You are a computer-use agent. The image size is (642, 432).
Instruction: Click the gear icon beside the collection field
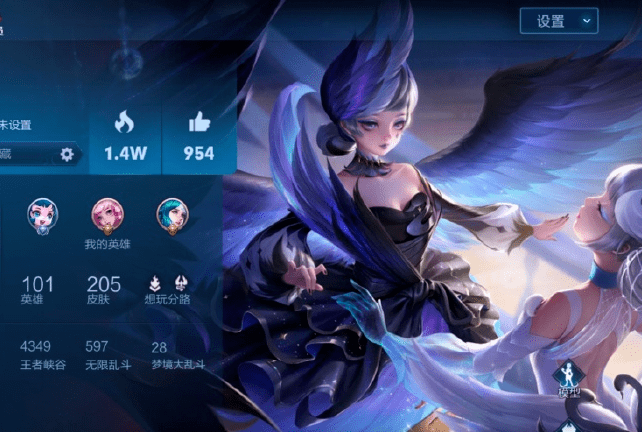click(x=67, y=154)
